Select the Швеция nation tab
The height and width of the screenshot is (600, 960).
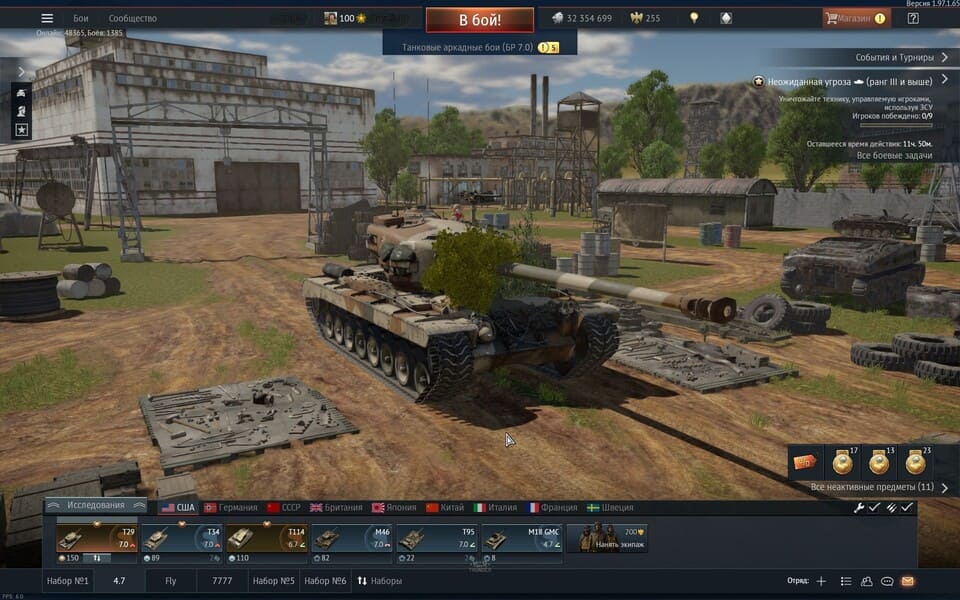(x=610, y=507)
